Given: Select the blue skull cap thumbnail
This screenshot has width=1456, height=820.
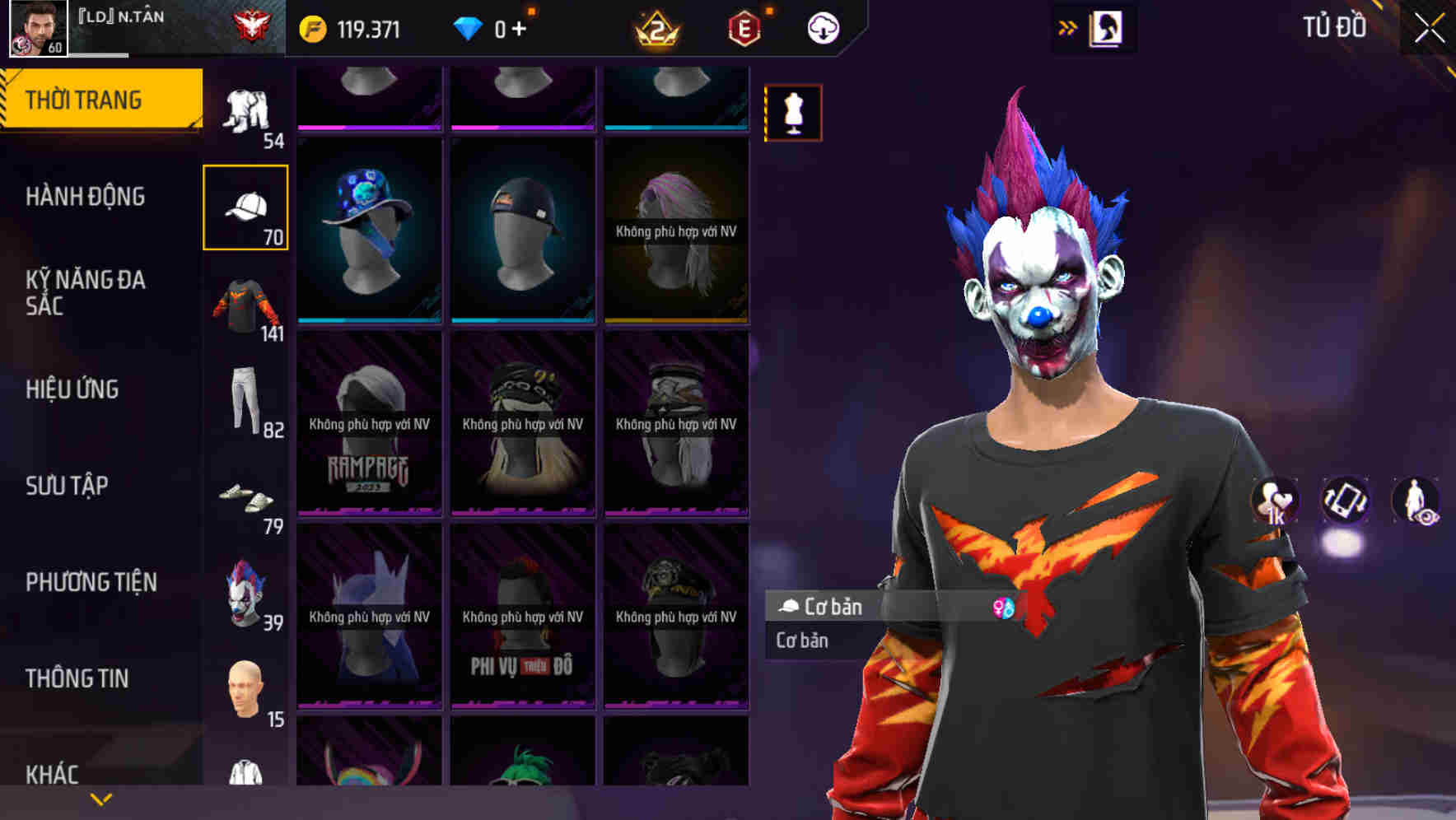Looking at the screenshot, I should coord(369,229).
